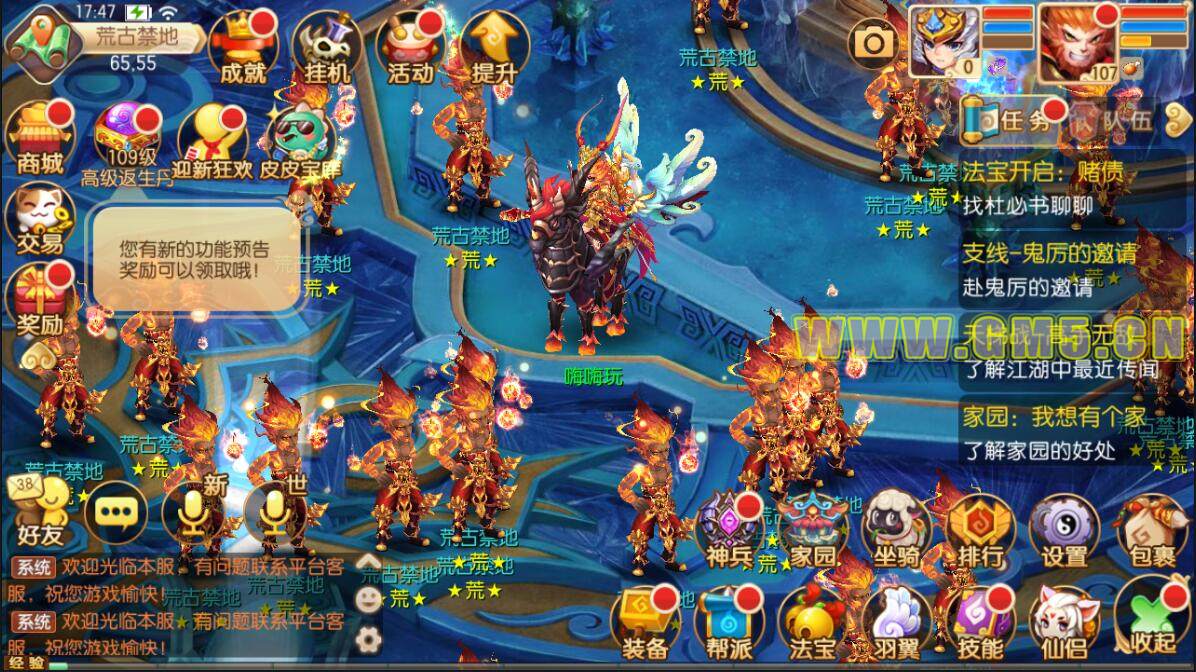This screenshot has width=1196, height=672.
Task: Open the 挂机 auto-battle icon
Action: pos(326,47)
